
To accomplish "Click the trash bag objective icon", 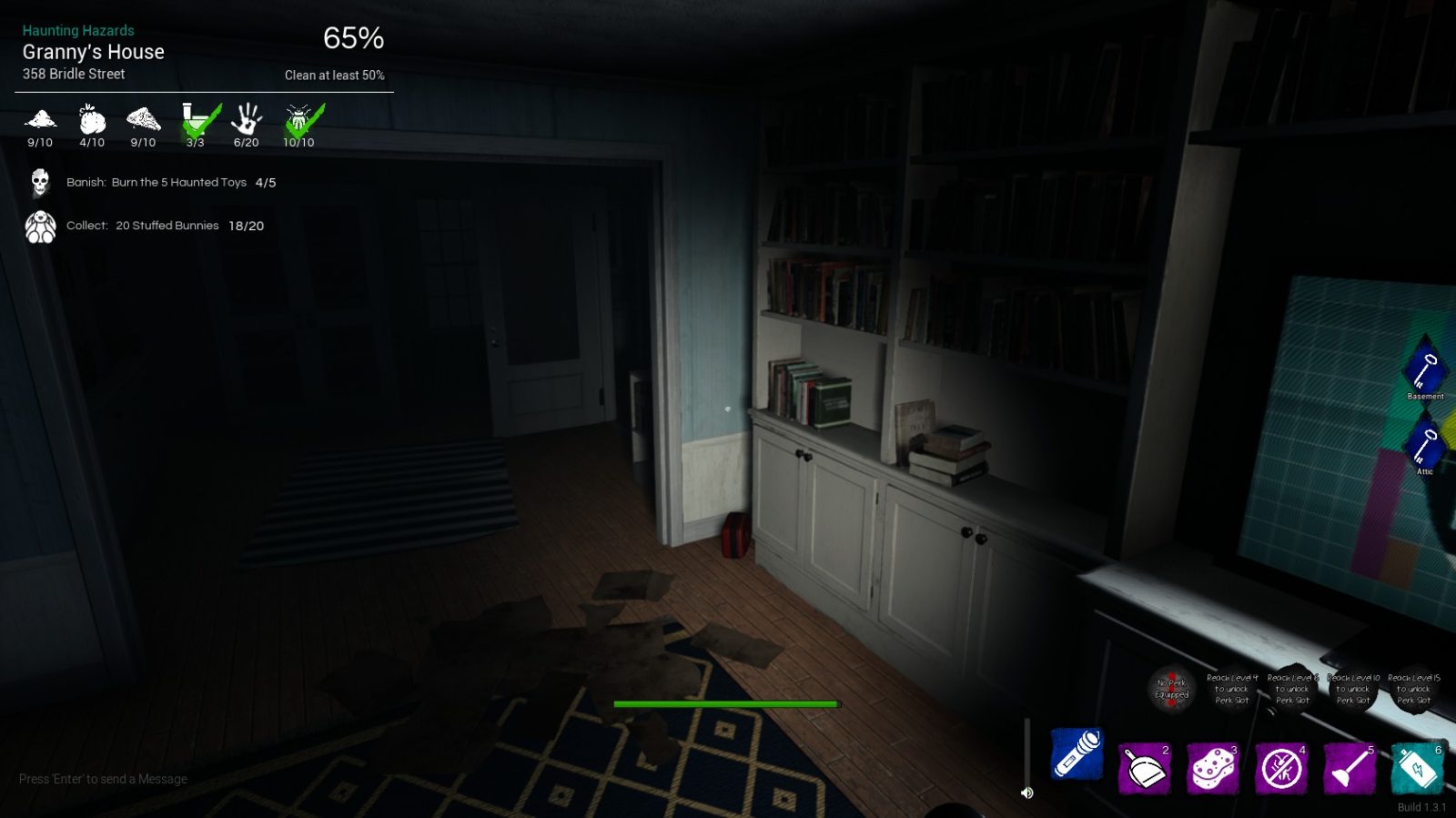I will pos(92,119).
